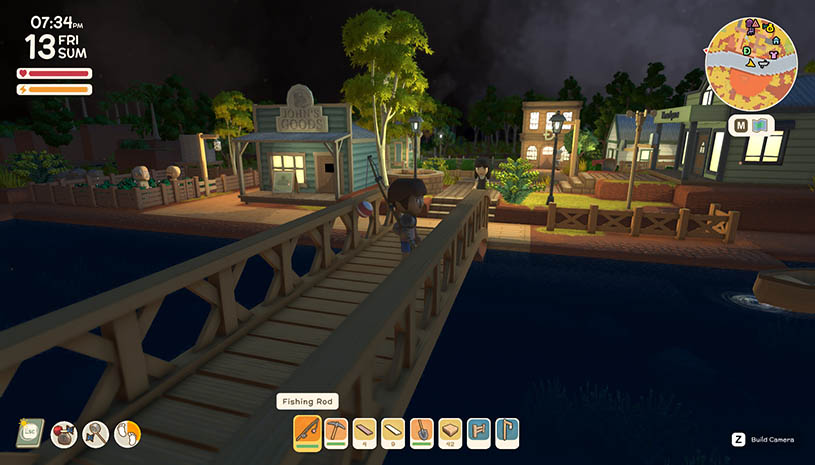Pick the wooden fence hotbar slot
815x465 pixels.
[x=478, y=432]
